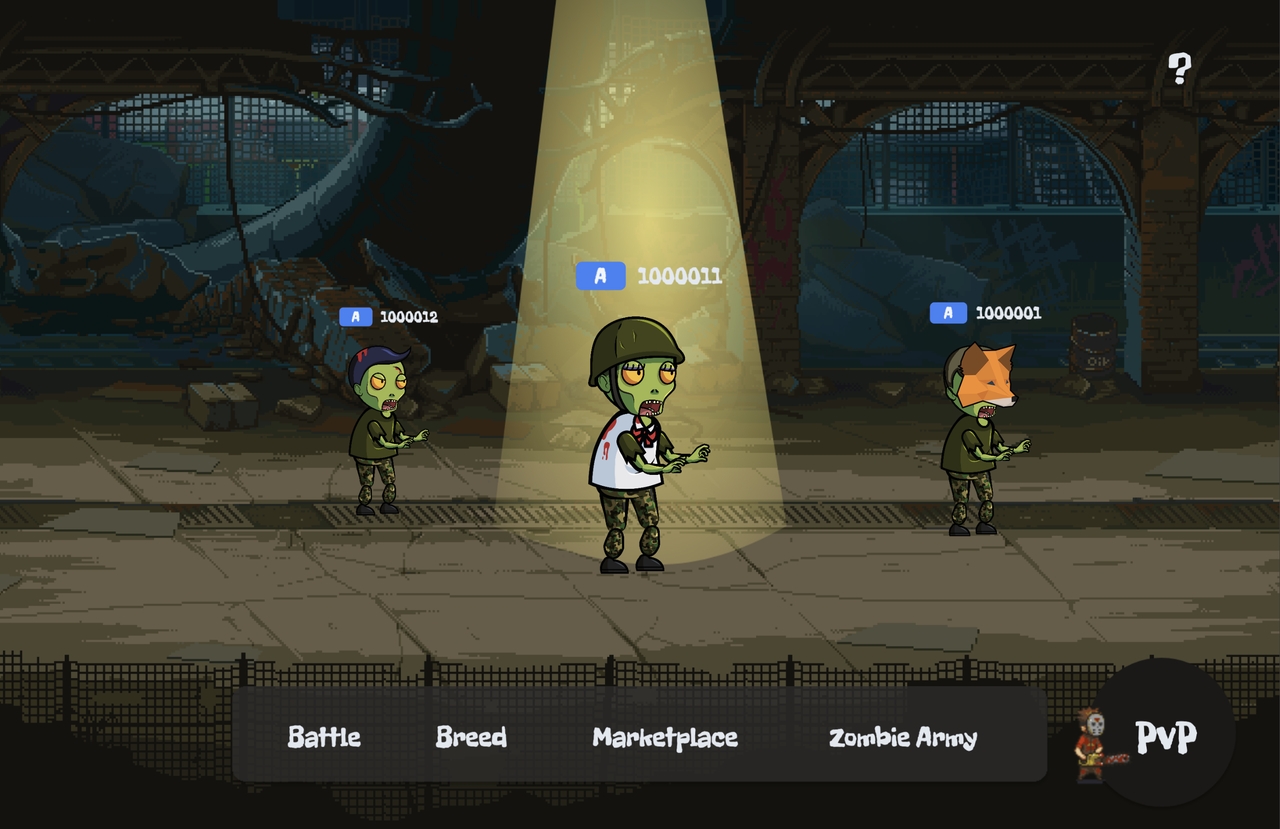Open the Battle menu
The width and height of the screenshot is (1280, 829).
324,737
